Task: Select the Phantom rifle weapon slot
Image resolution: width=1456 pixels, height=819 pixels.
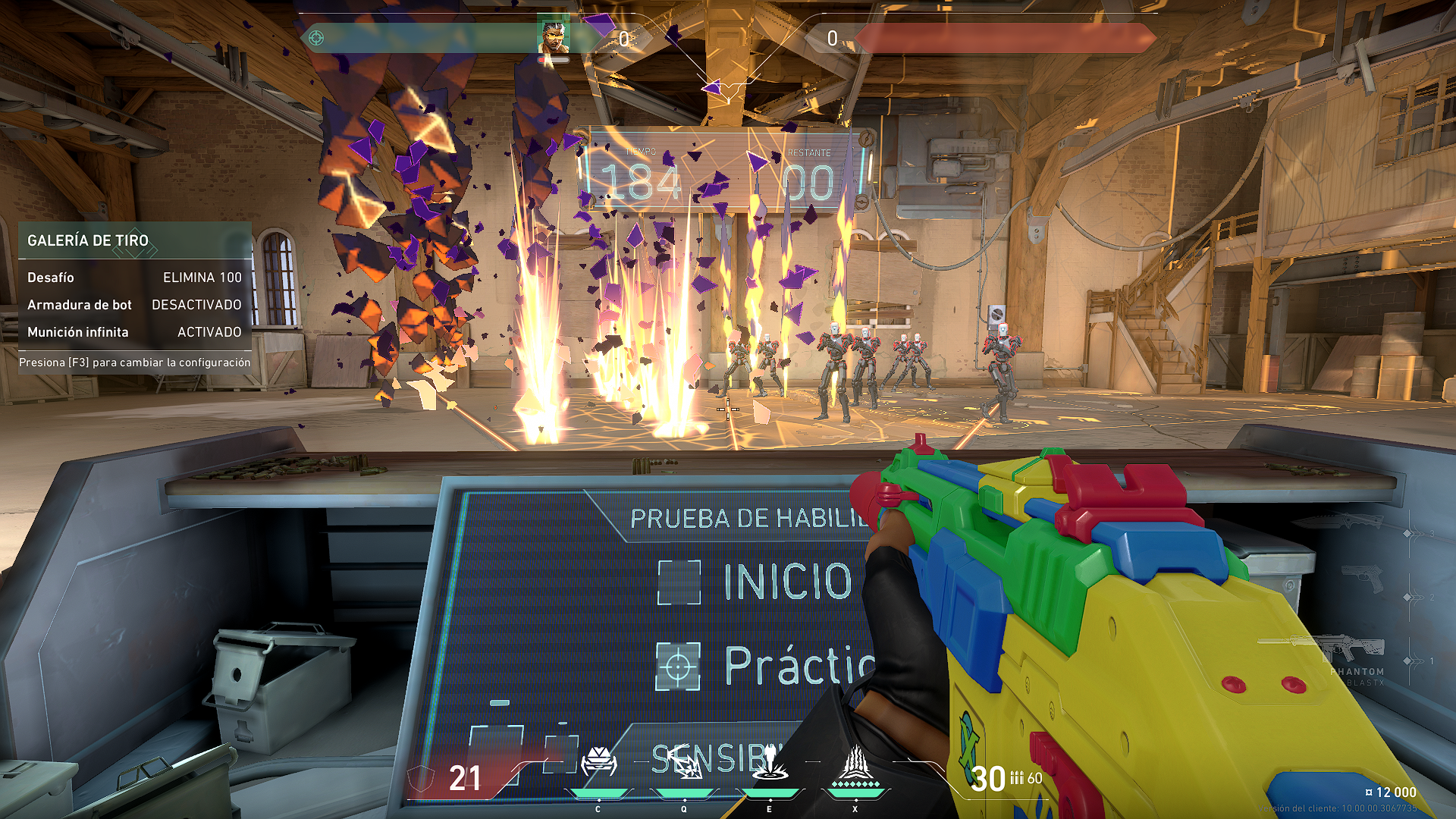Action: [x=1322, y=648]
